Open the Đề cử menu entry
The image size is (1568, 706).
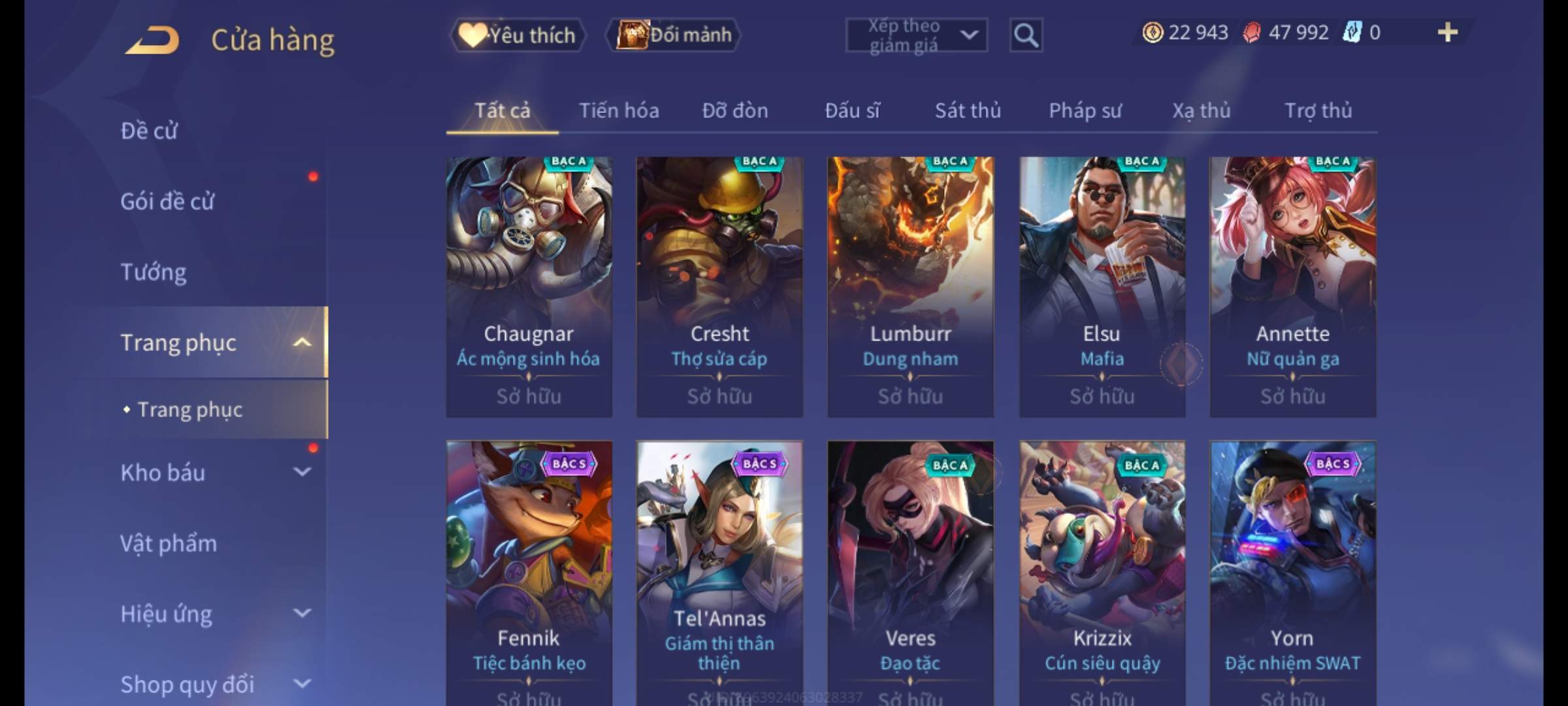[x=149, y=131]
